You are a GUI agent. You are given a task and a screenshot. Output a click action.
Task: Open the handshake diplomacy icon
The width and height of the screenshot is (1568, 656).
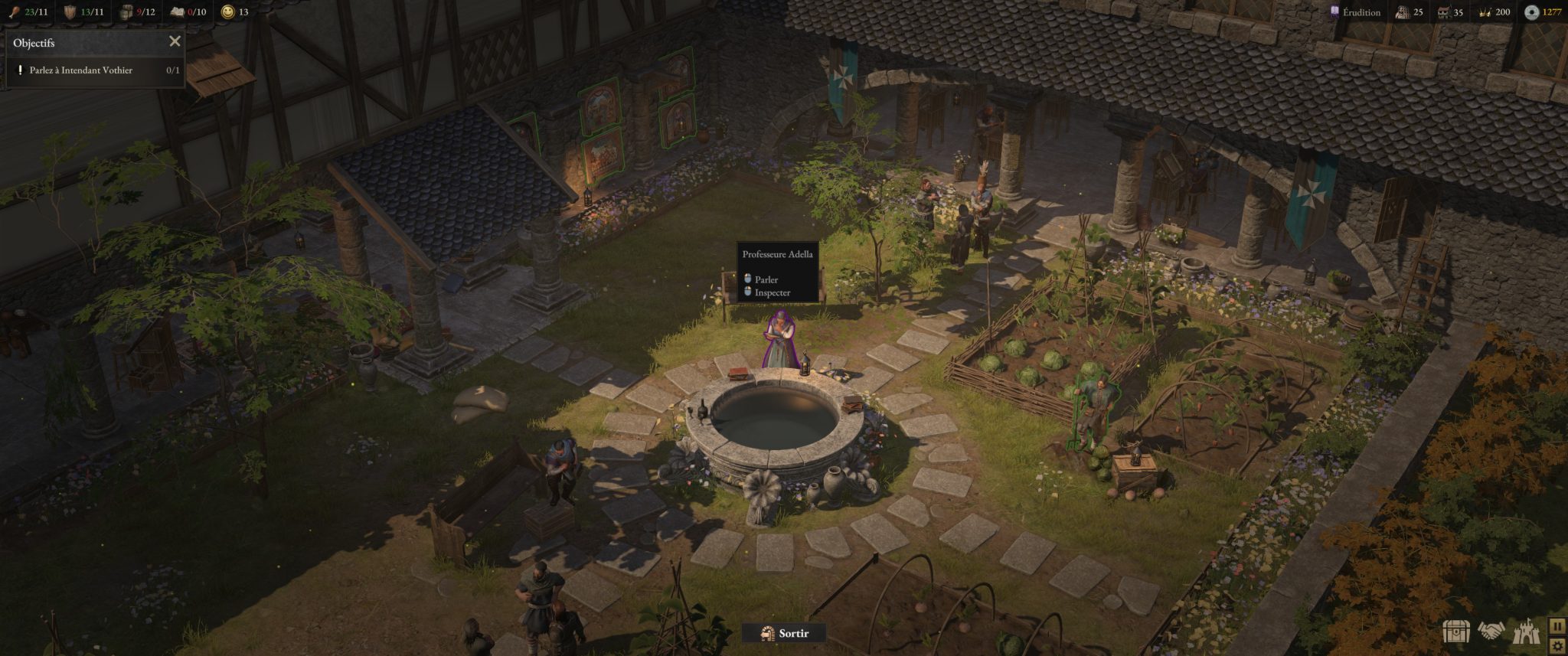(x=1491, y=632)
